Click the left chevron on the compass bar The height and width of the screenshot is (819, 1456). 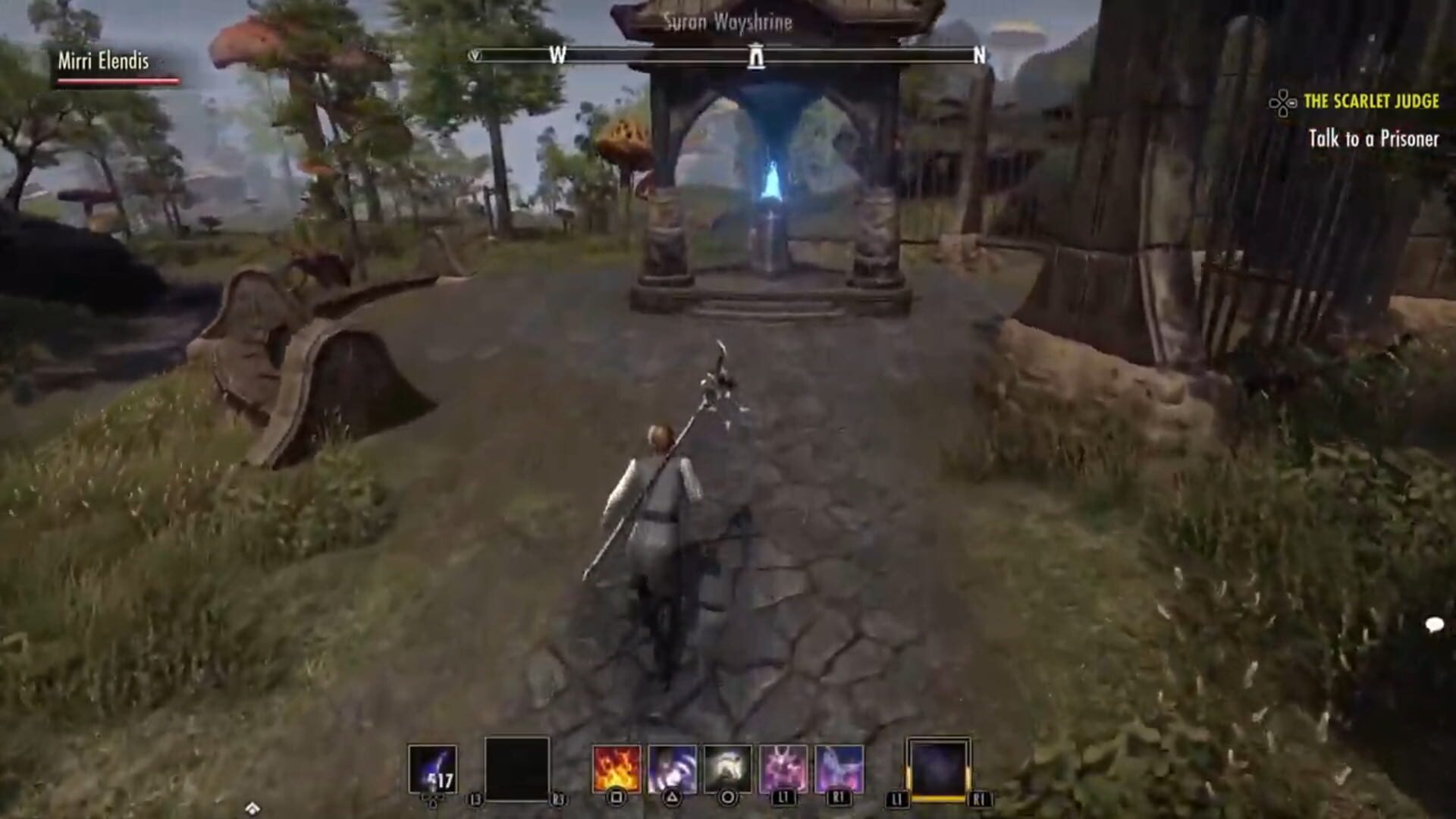click(474, 55)
